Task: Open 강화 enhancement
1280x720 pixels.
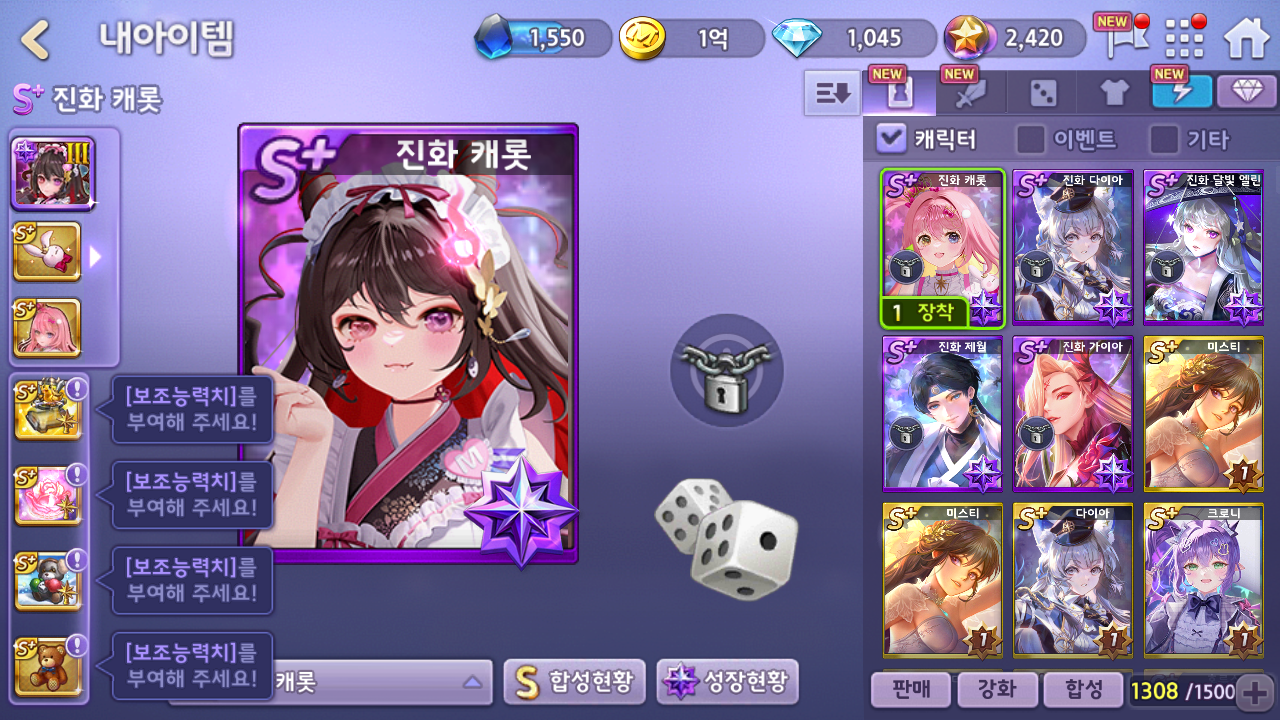Action: (x=995, y=689)
